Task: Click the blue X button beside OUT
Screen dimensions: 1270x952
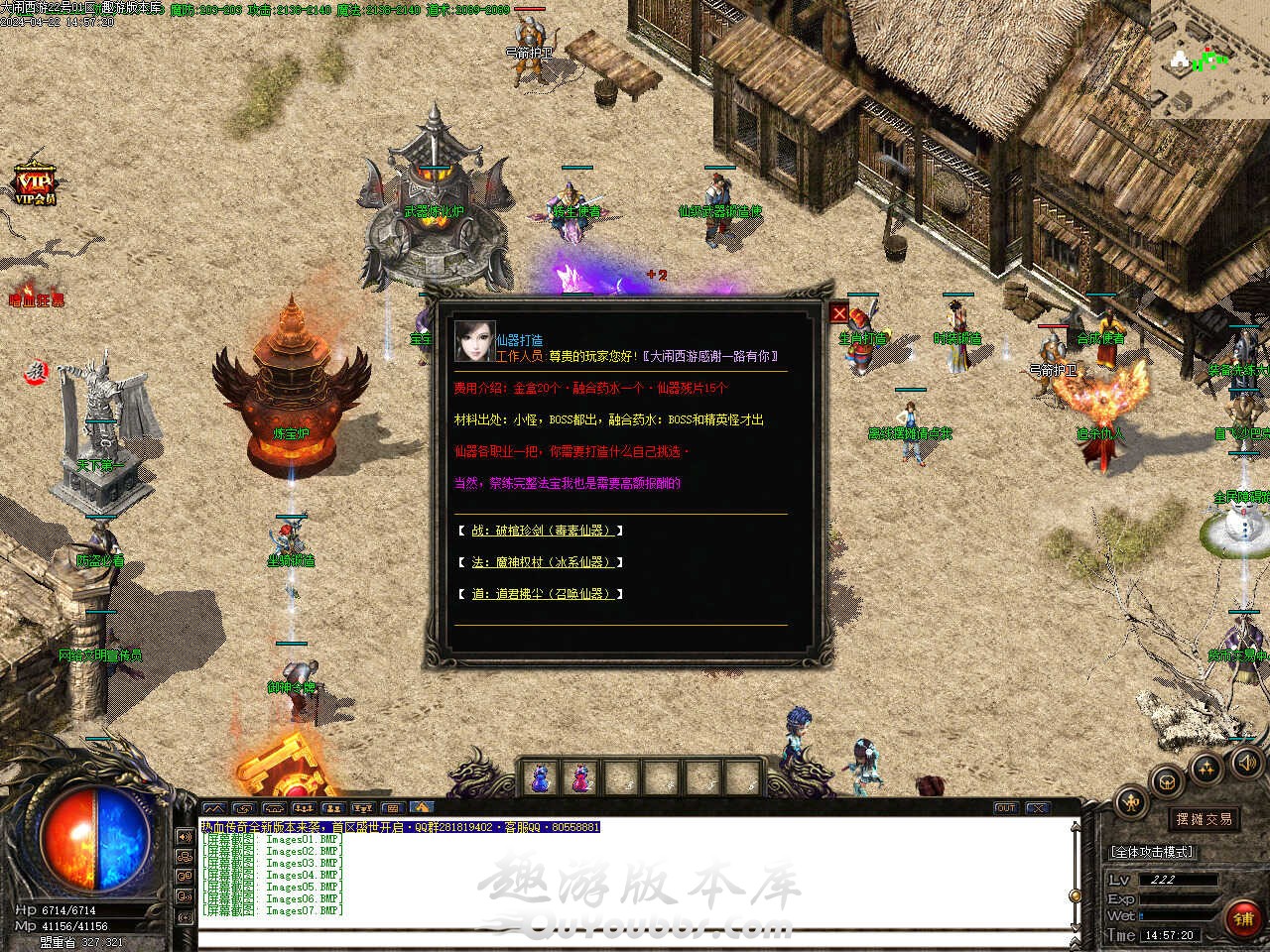Action: pos(1037,808)
